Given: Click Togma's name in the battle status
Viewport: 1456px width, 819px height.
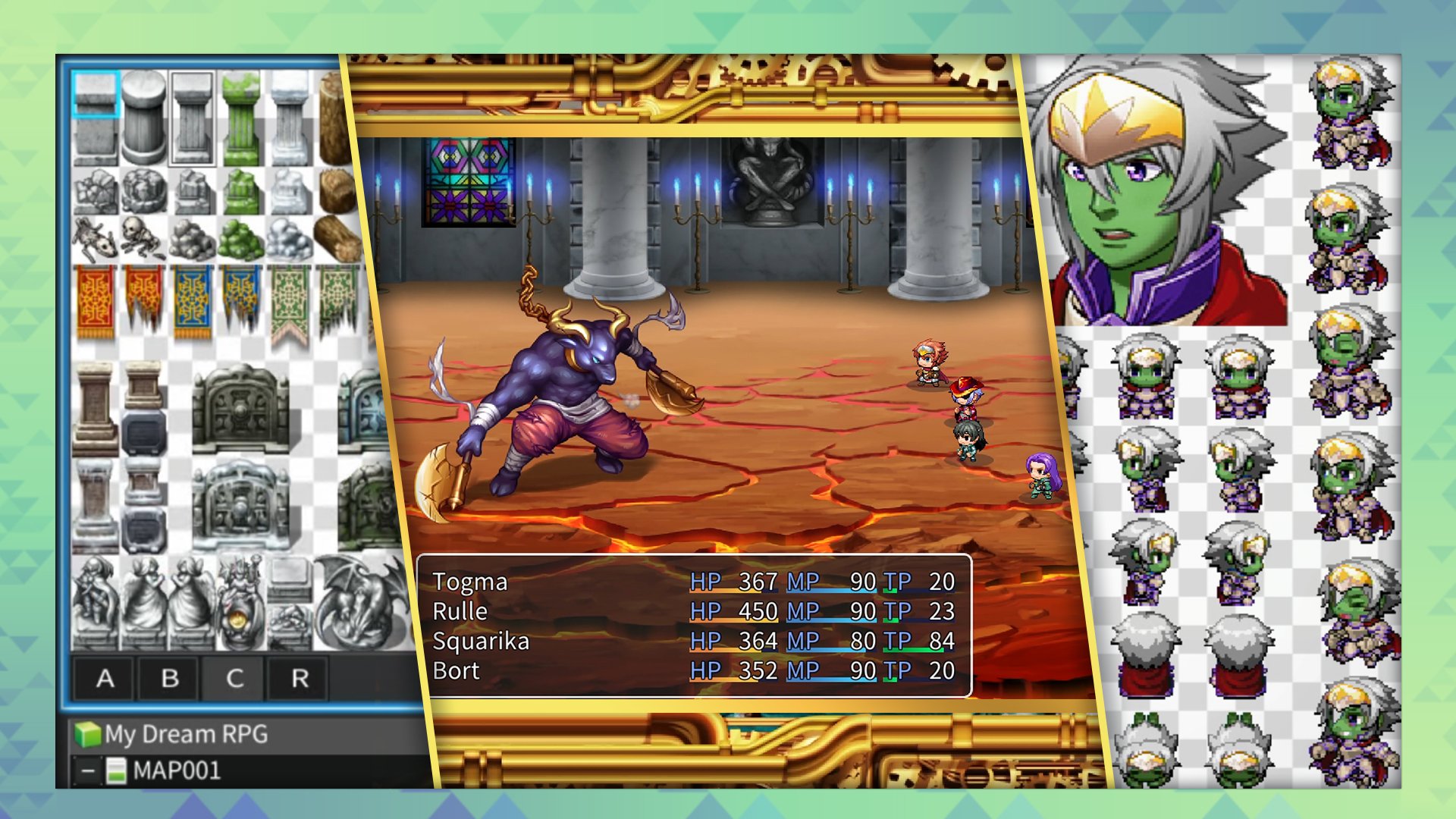Looking at the screenshot, I should point(470,582).
